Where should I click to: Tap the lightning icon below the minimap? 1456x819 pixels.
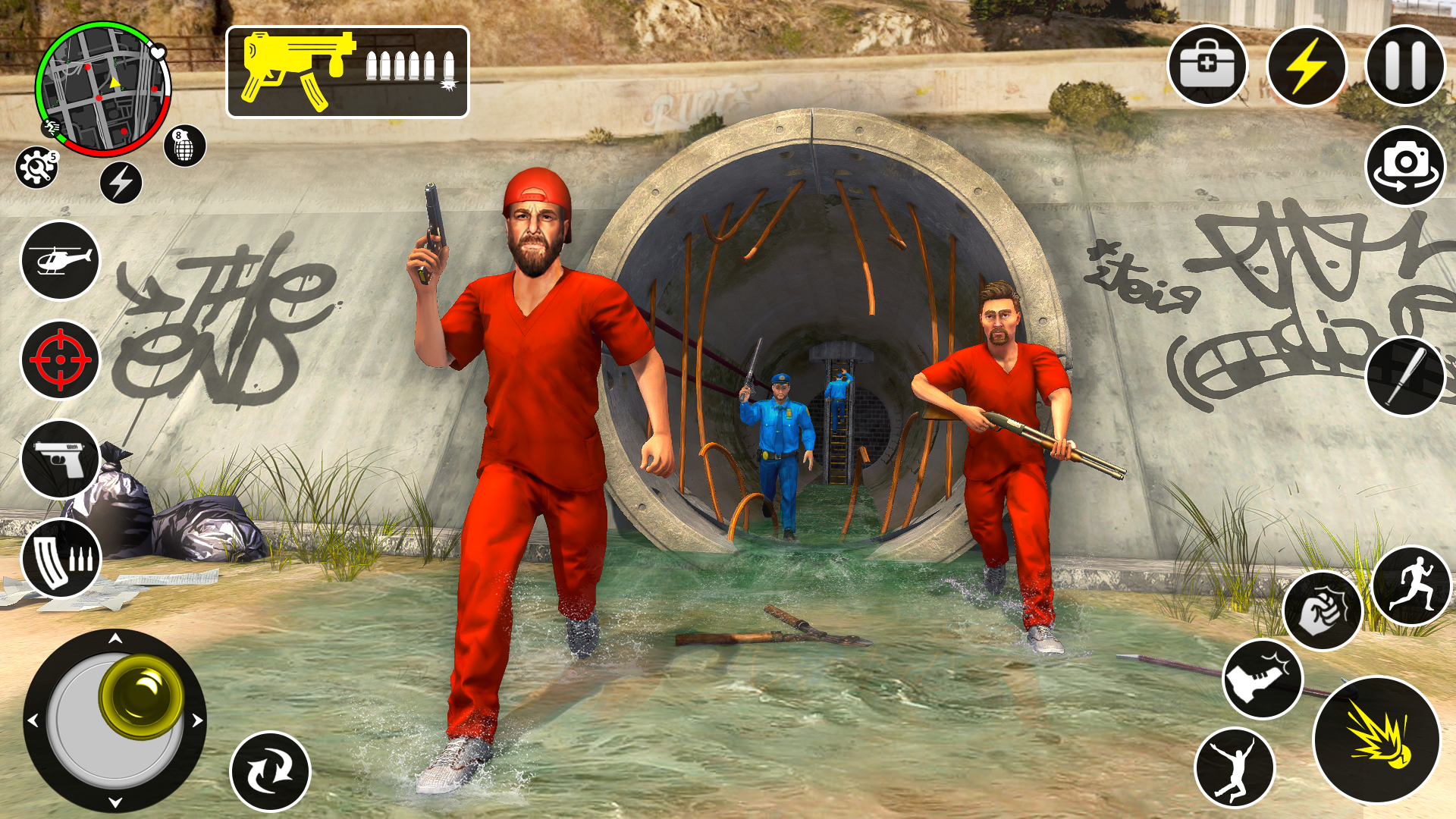[121, 182]
